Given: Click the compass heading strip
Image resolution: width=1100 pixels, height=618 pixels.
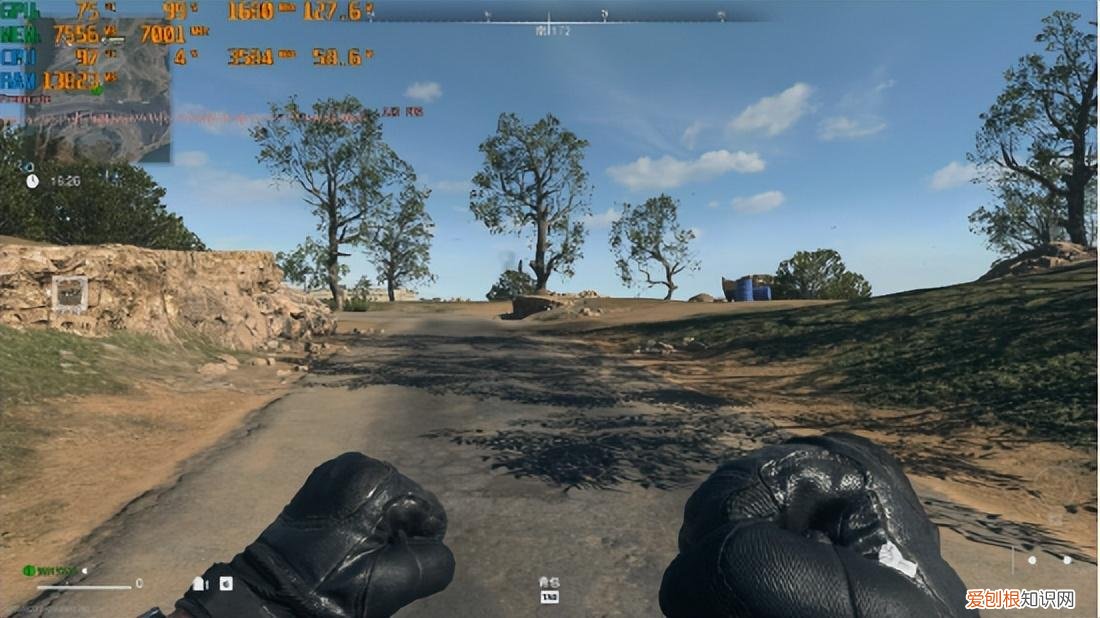Looking at the screenshot, I should 548,18.
